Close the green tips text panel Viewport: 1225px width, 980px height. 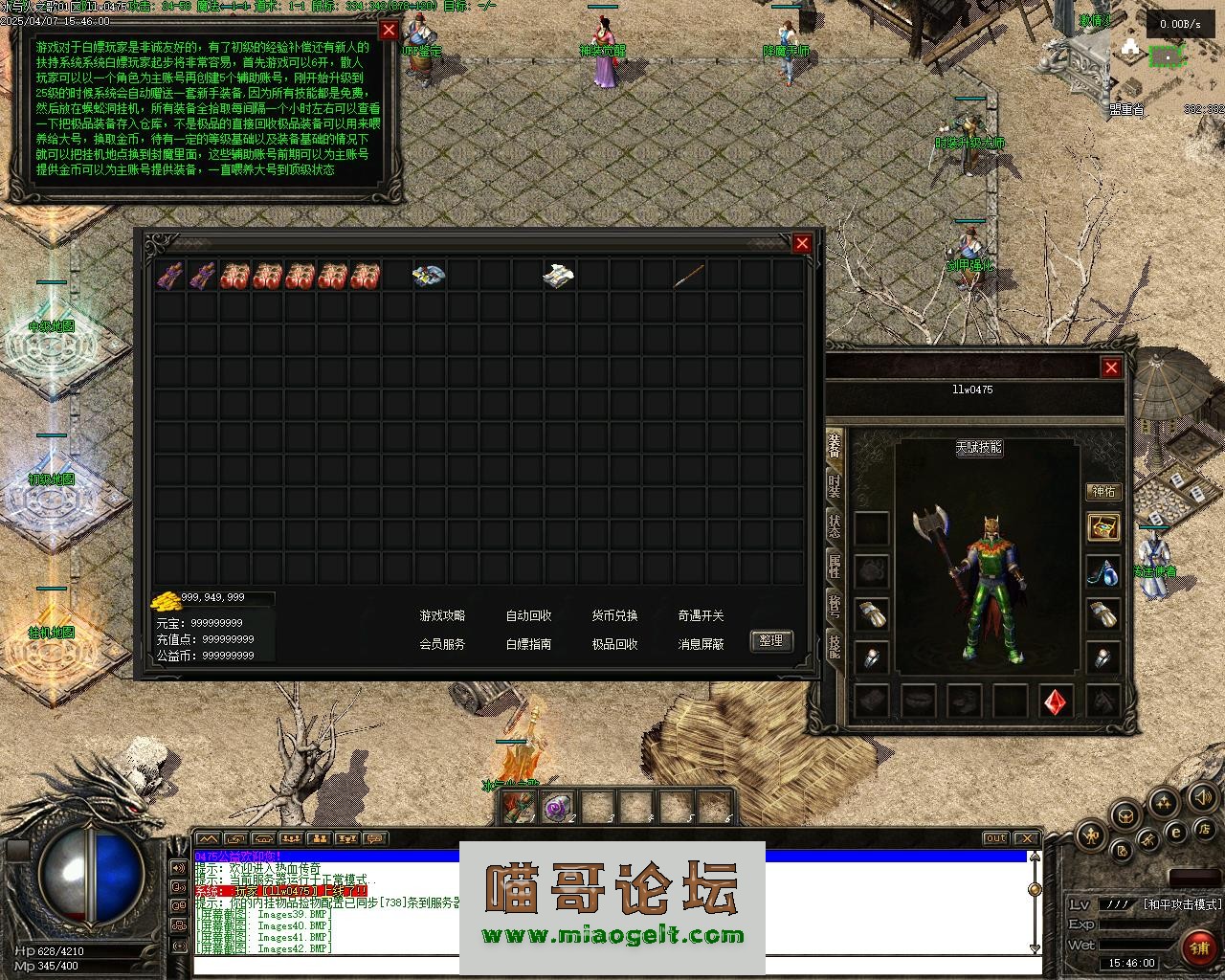point(388,30)
